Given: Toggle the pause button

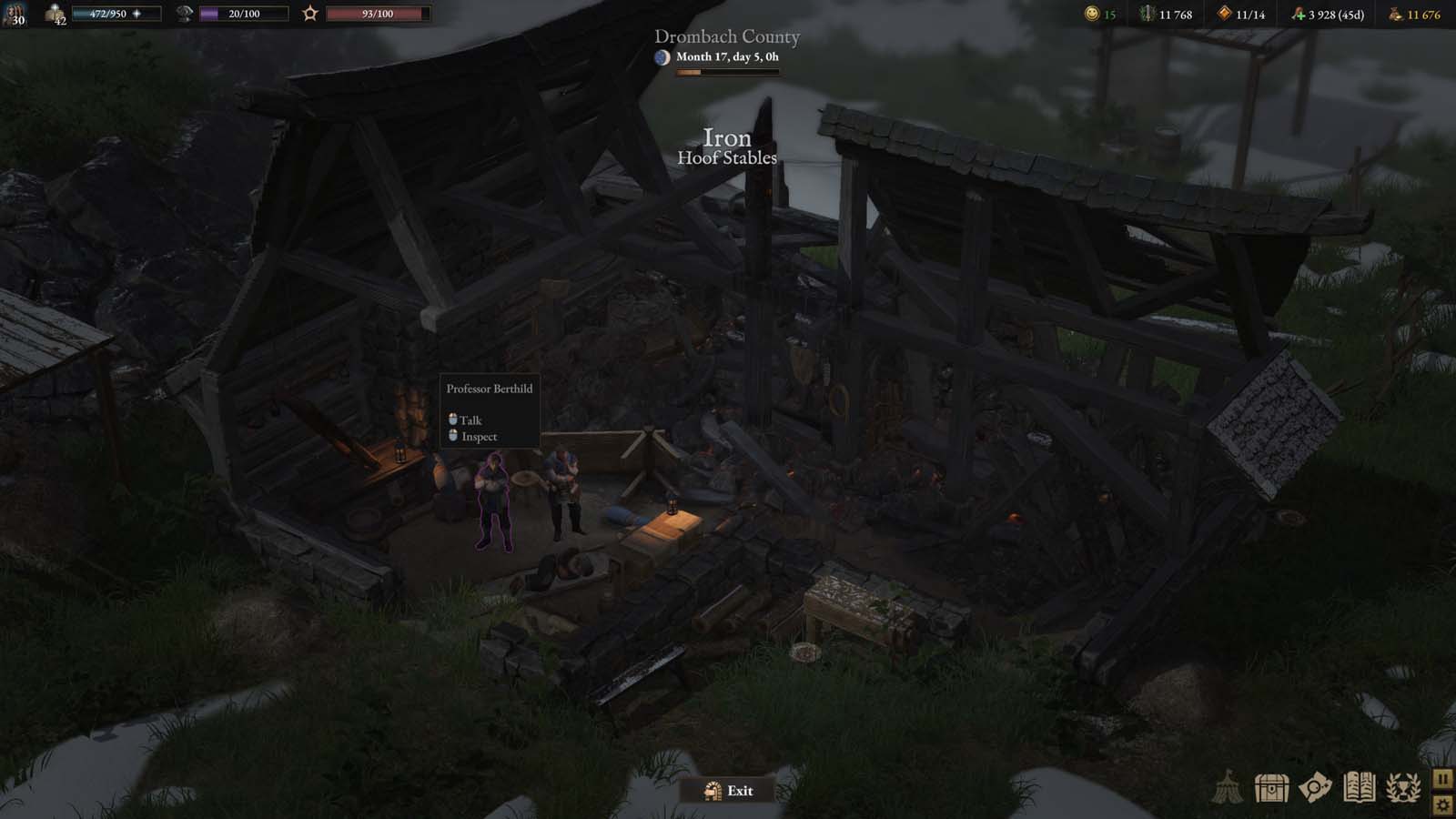Looking at the screenshot, I should [x=1443, y=778].
